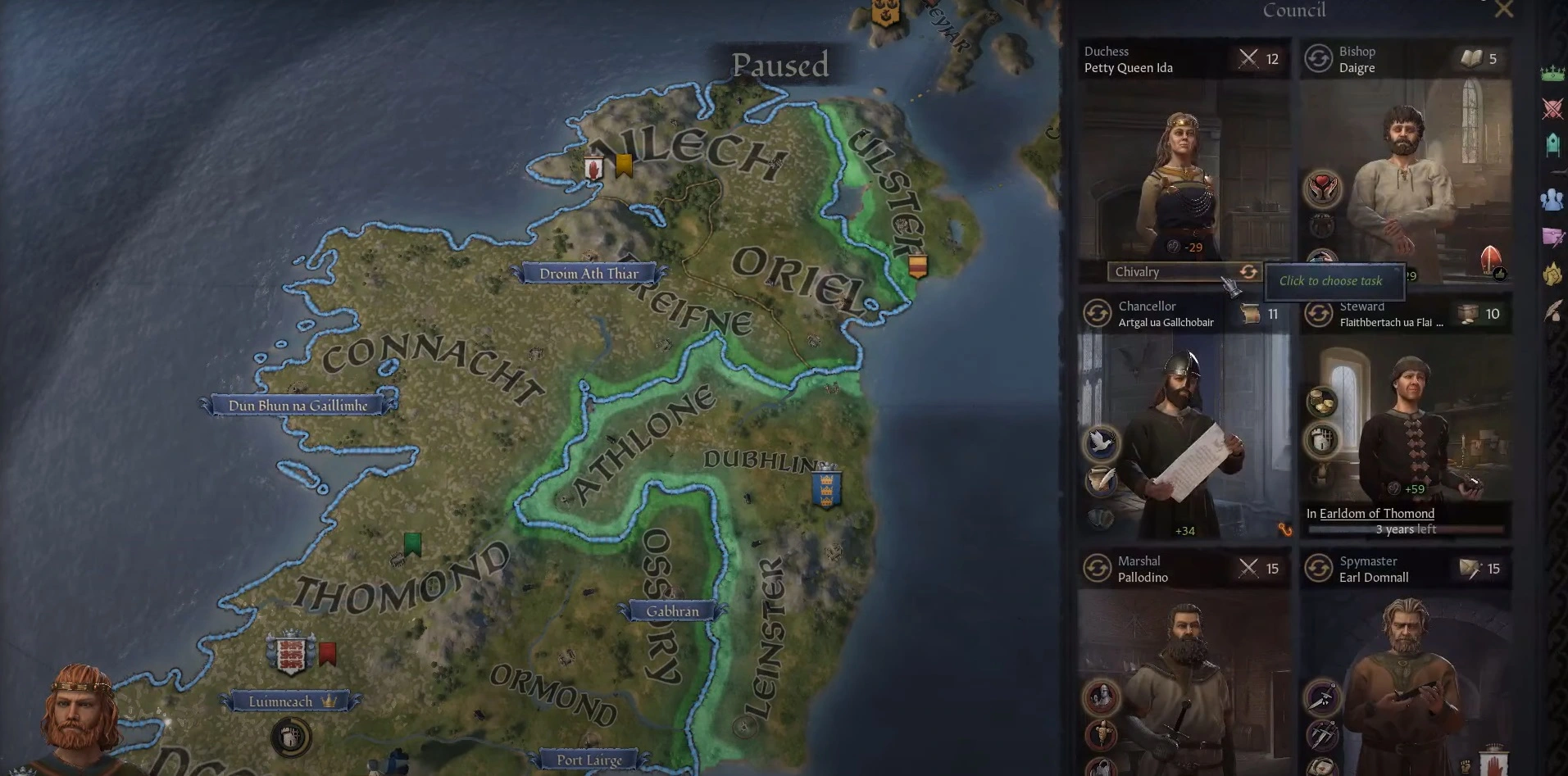Replace Spymaster Earl Domnall
The height and width of the screenshot is (776, 1568).
[1318, 569]
